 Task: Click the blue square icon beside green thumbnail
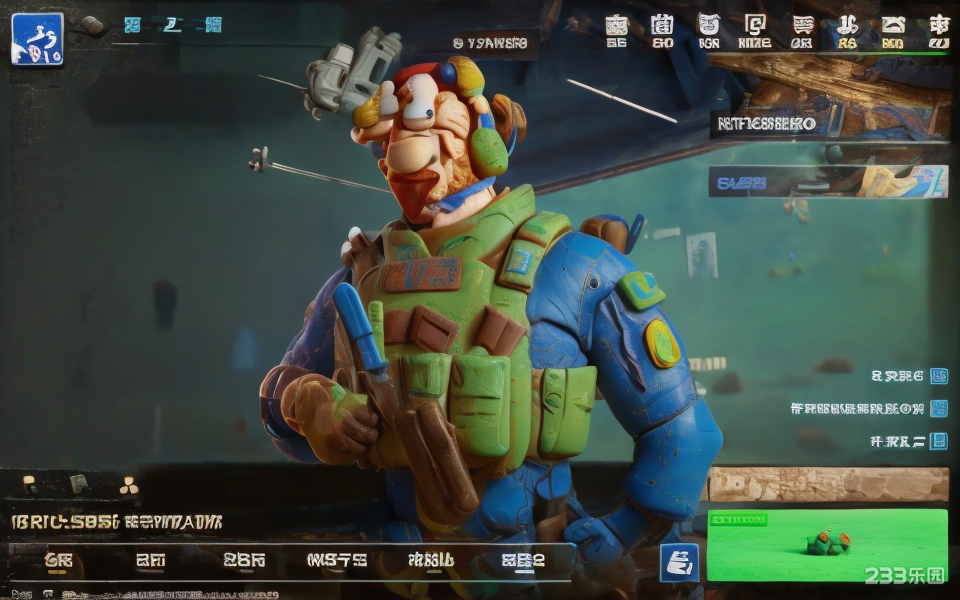[679, 563]
